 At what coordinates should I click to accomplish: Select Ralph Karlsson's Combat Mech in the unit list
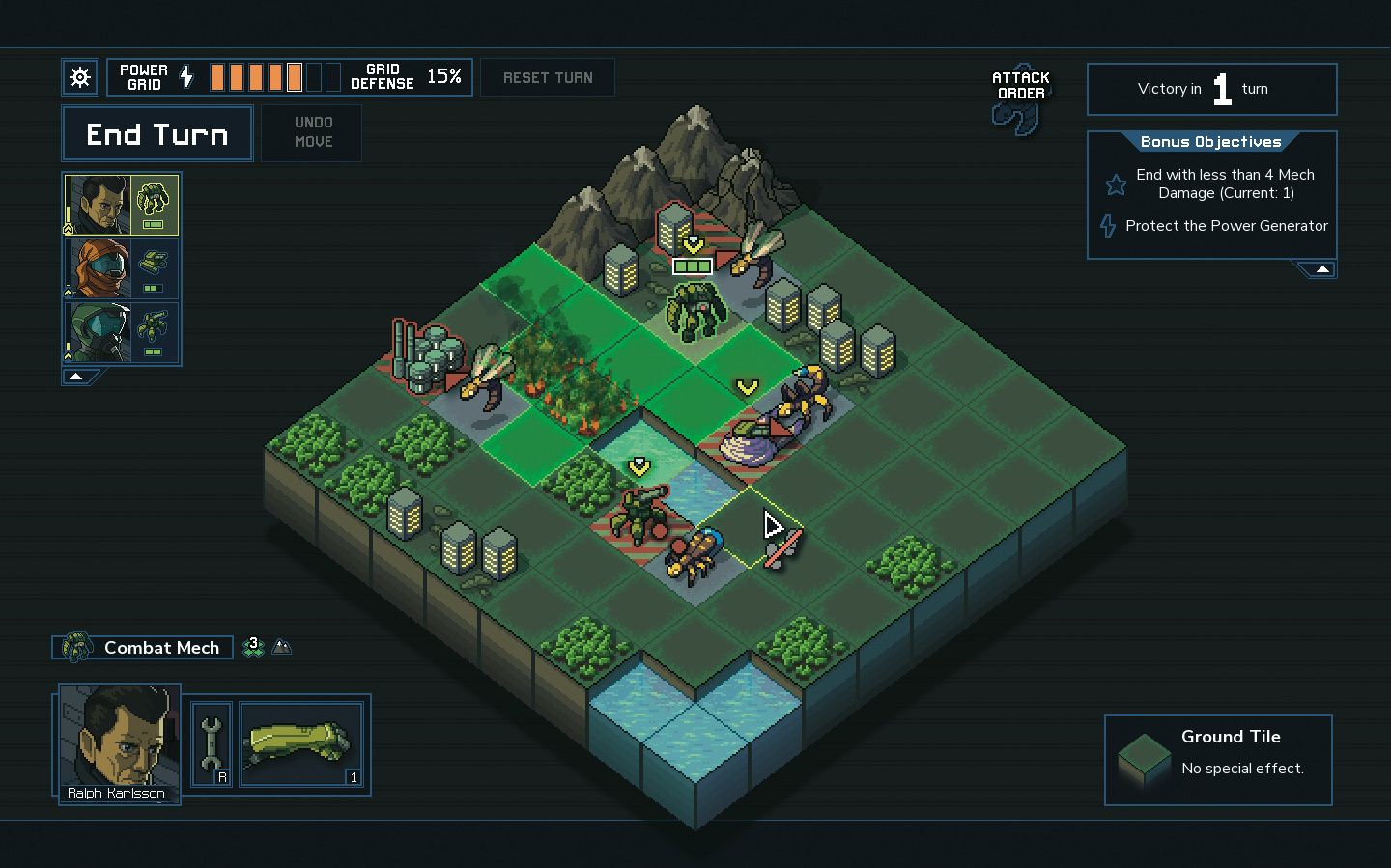tap(122, 205)
